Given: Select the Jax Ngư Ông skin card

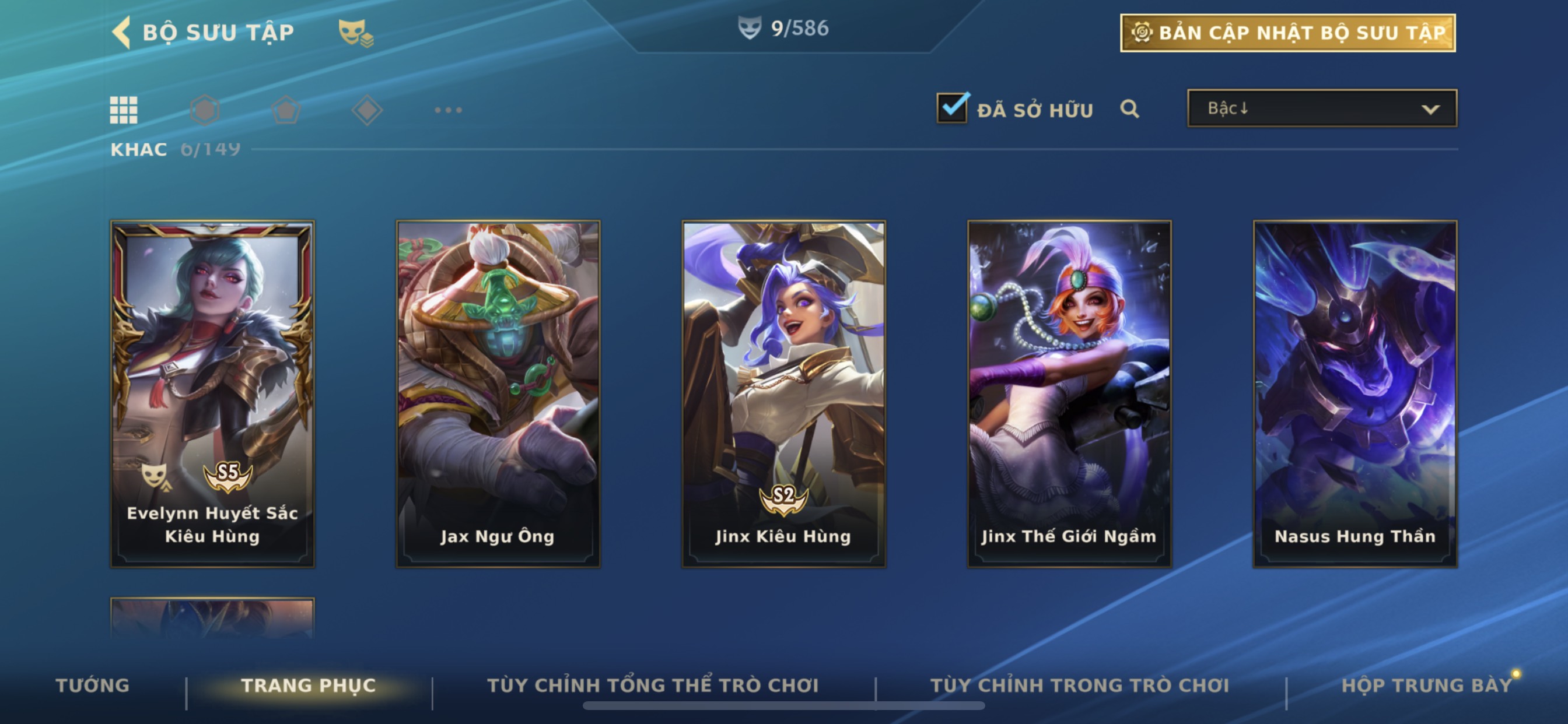Looking at the screenshot, I should coord(498,393).
